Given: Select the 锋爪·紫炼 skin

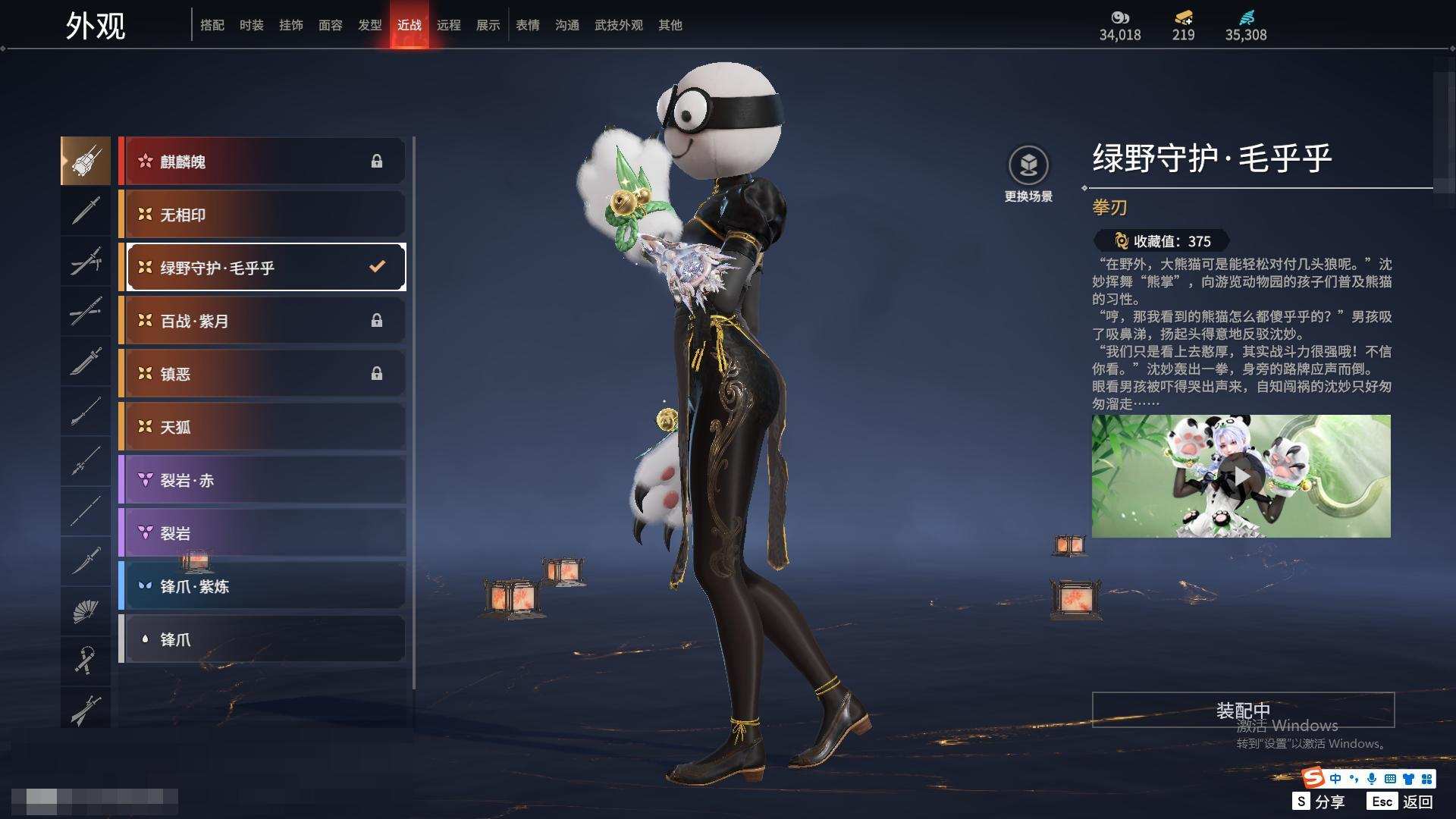Looking at the screenshot, I should tap(262, 586).
